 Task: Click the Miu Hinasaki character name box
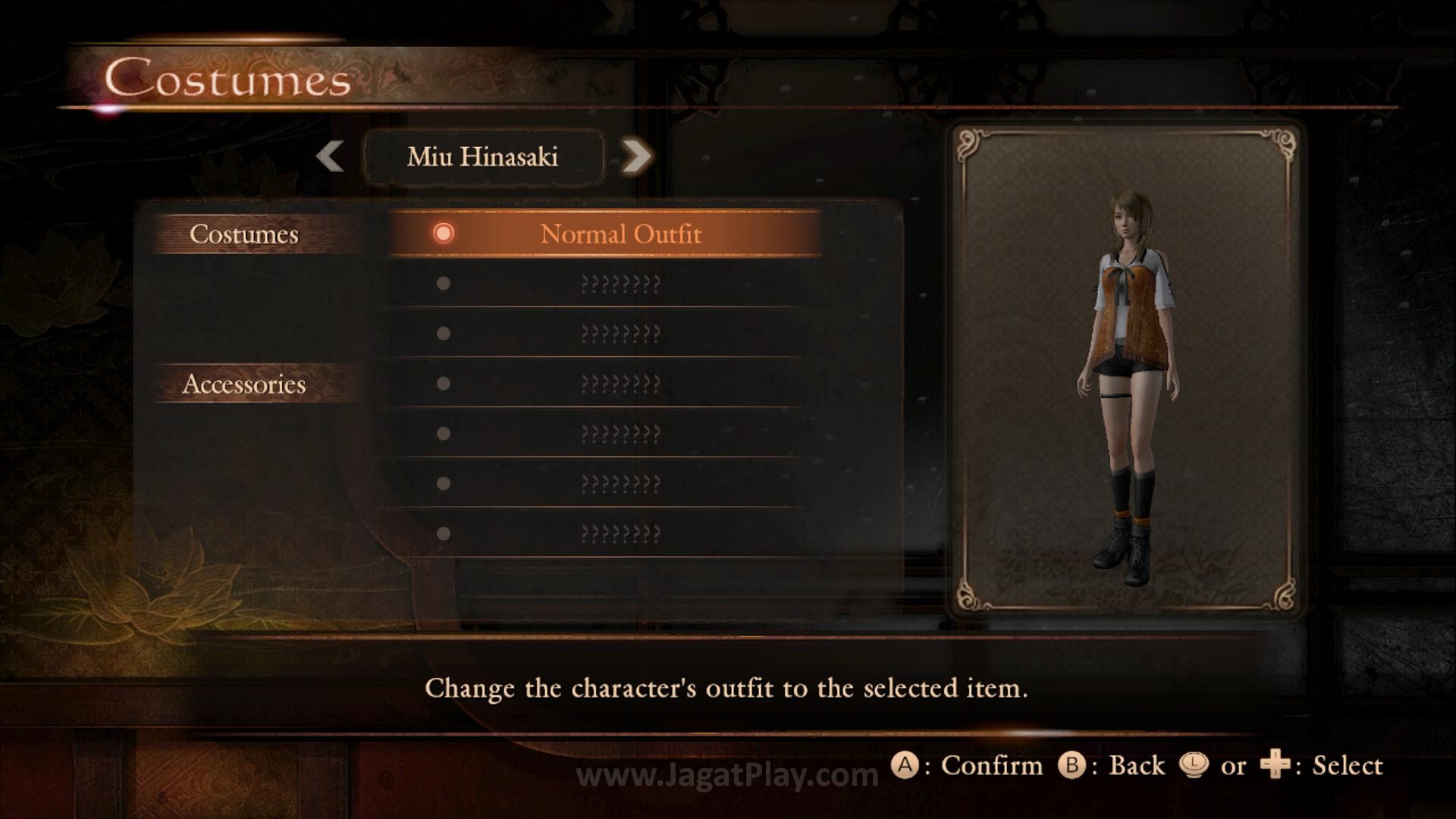click(x=483, y=157)
